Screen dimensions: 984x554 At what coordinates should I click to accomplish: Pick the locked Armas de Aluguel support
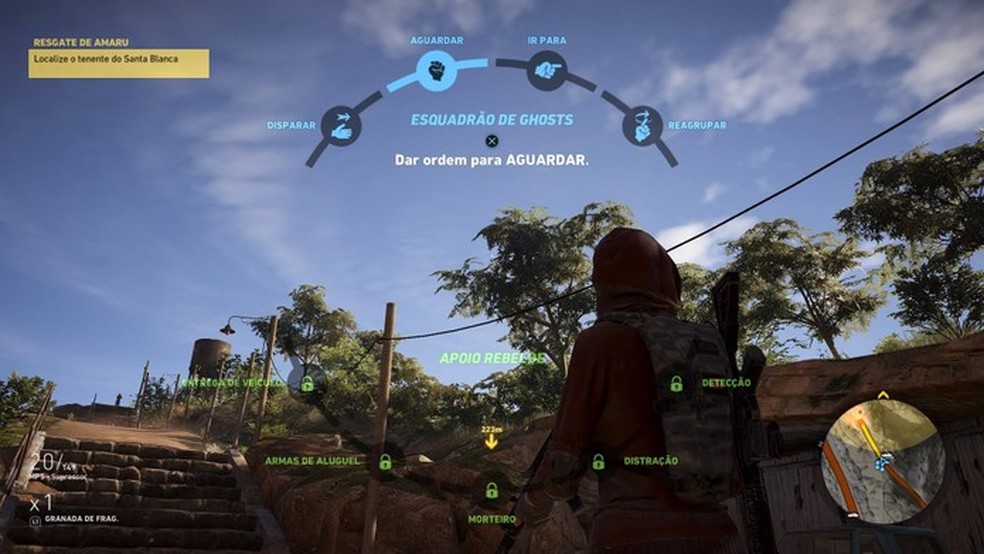[x=385, y=461]
